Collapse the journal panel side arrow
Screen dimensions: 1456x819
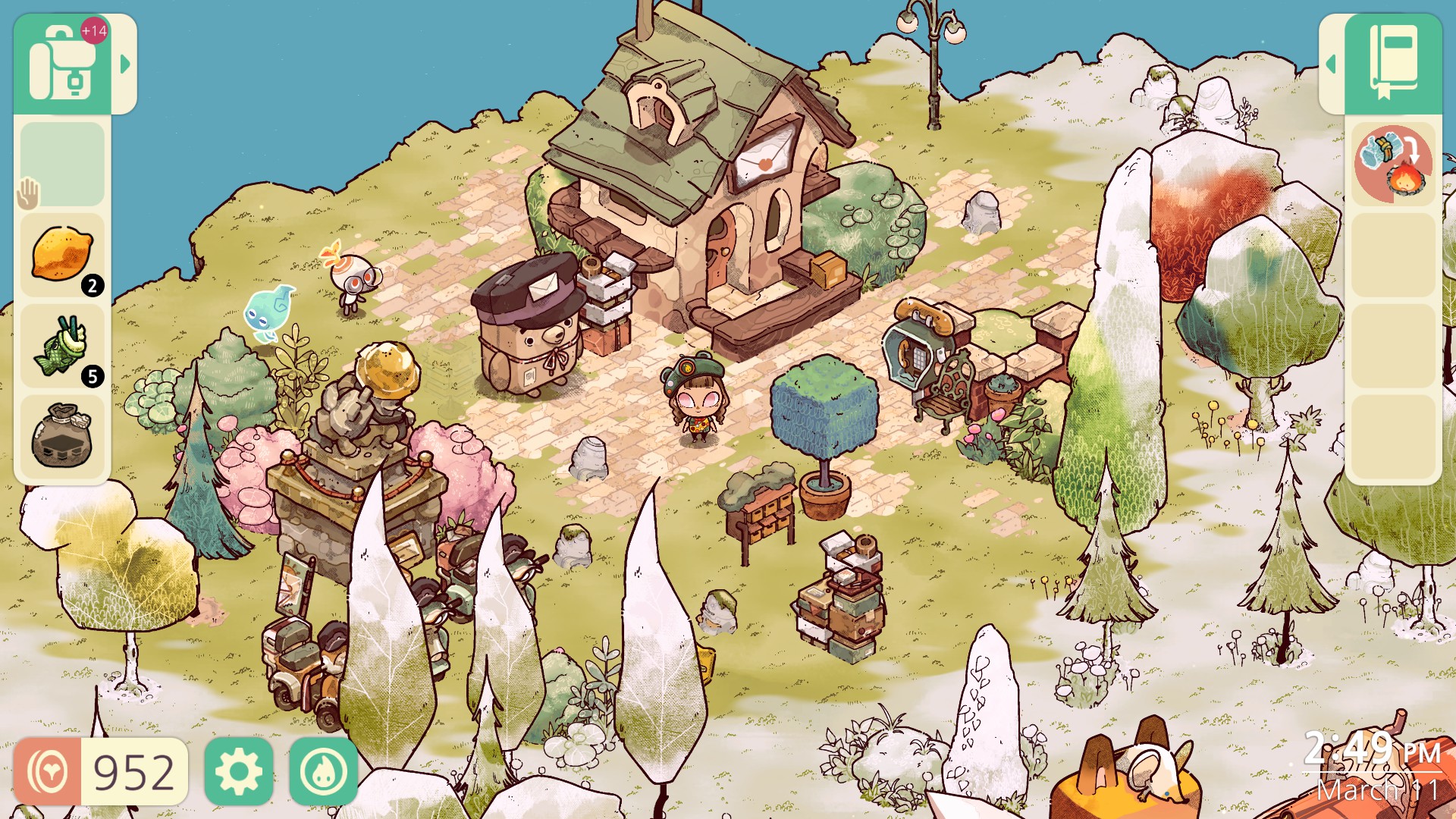coord(1332,64)
